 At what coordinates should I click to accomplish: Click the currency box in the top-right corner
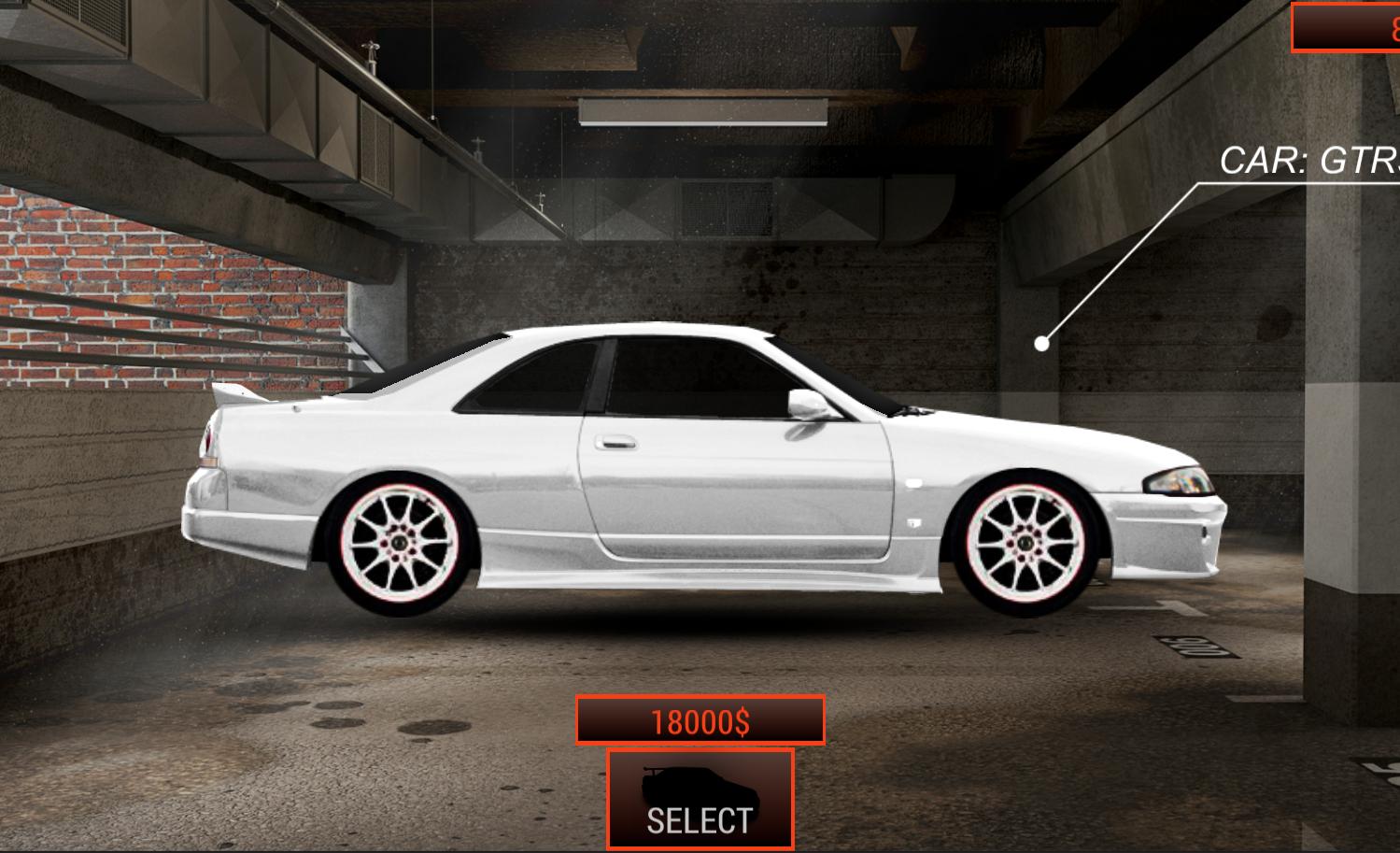(x=1351, y=26)
